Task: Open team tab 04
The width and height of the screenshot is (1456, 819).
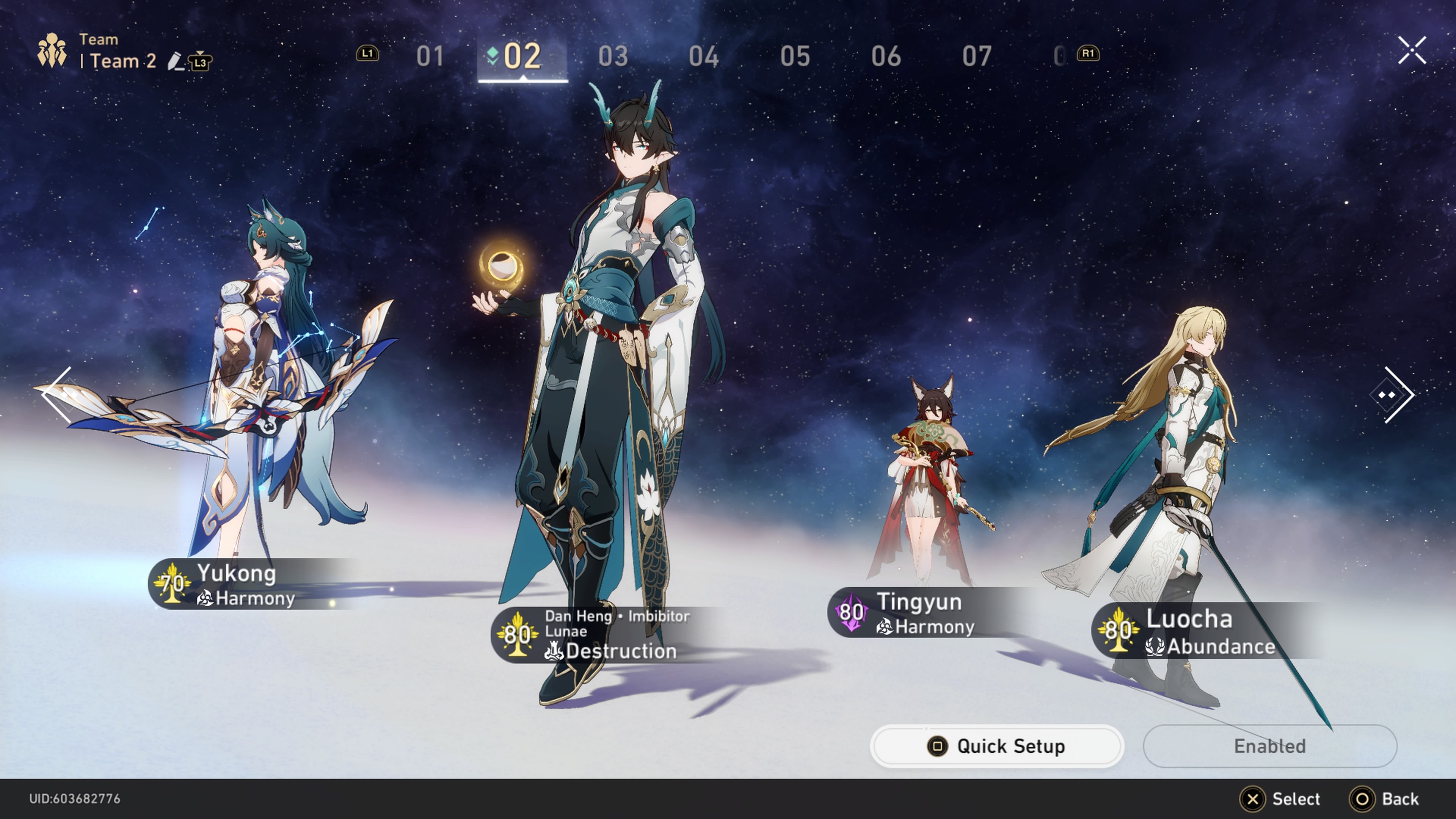Action: click(704, 56)
